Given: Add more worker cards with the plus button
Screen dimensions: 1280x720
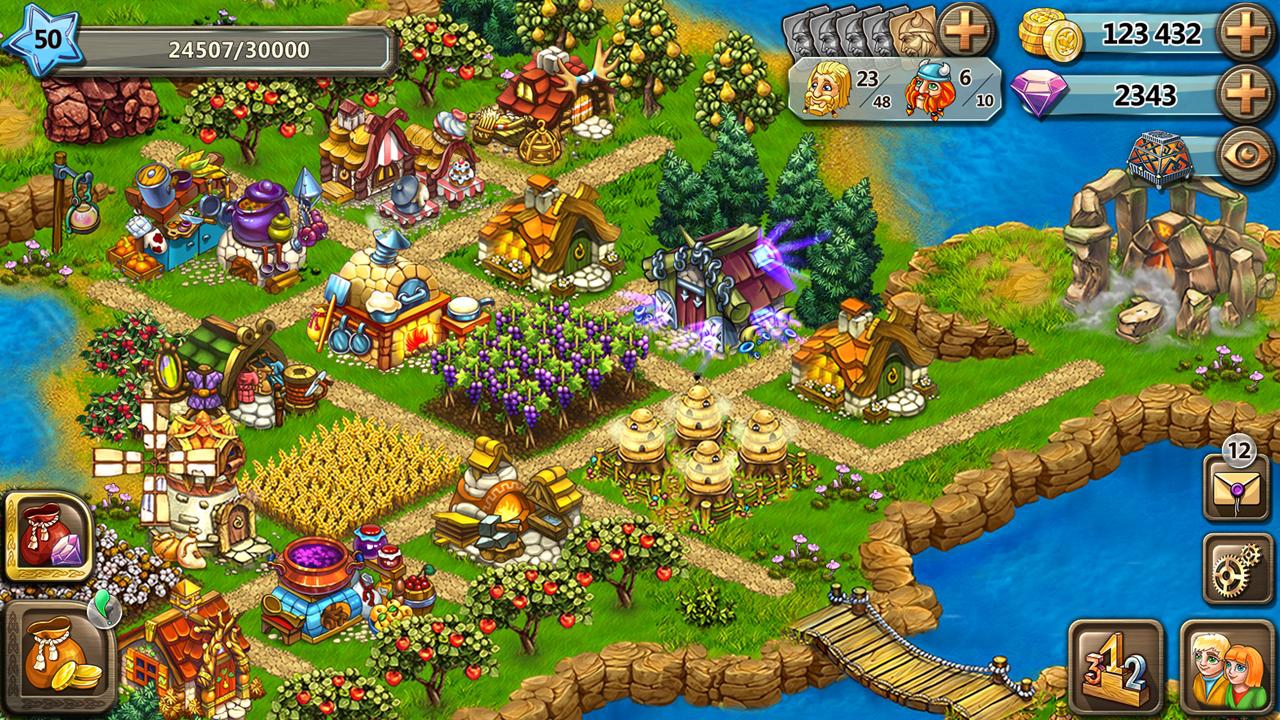Looking at the screenshot, I should tap(966, 29).
